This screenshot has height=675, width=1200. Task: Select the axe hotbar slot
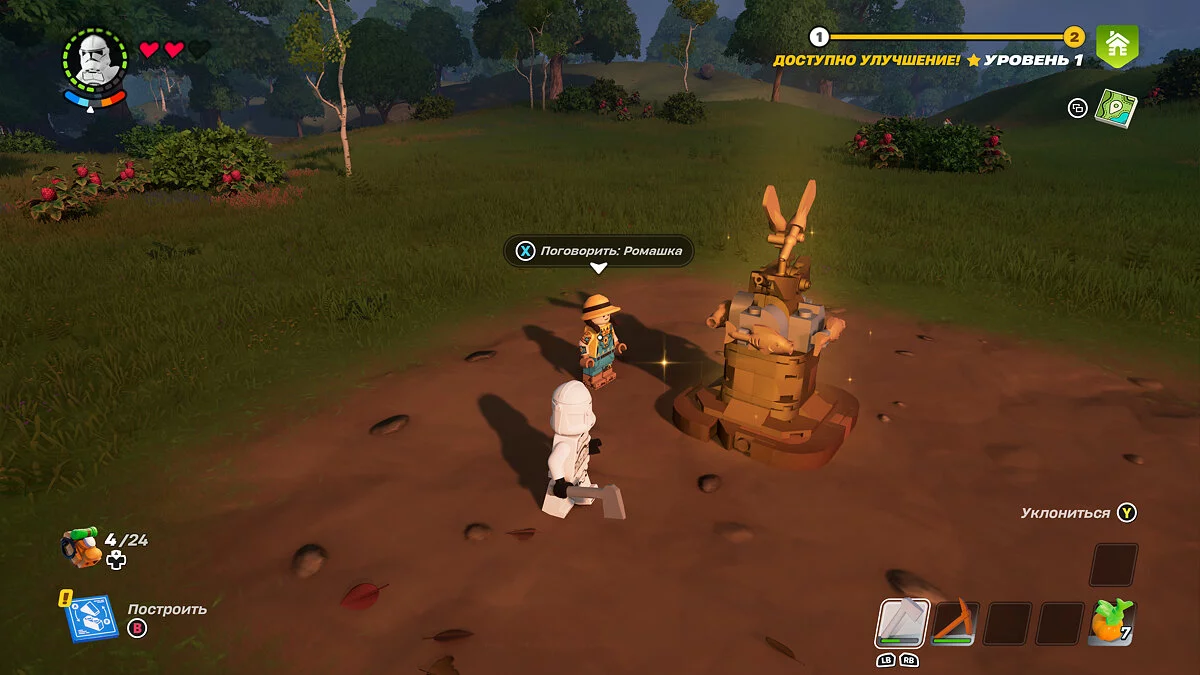[x=903, y=623]
